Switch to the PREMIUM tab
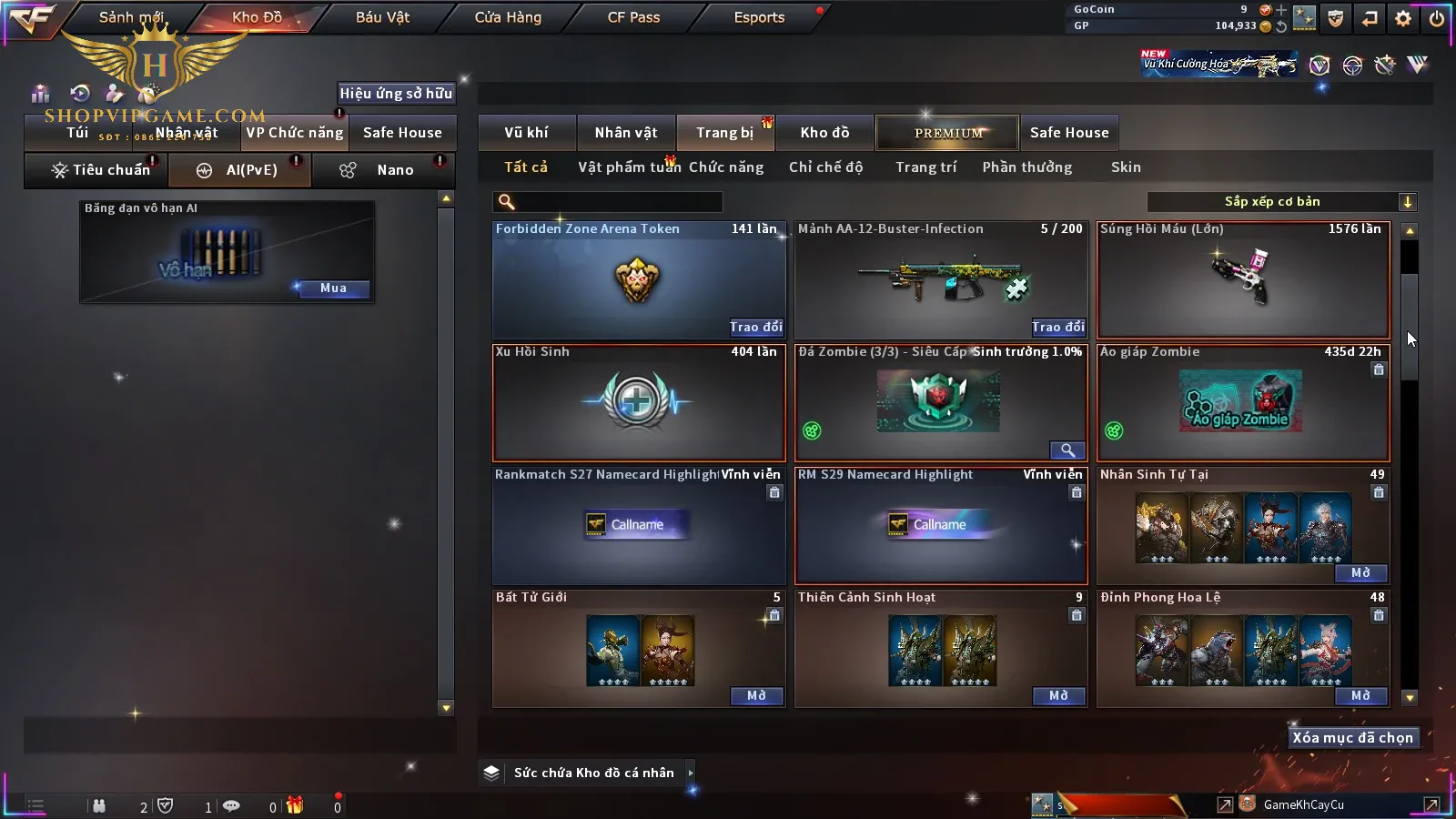The height and width of the screenshot is (819, 1456). (947, 133)
